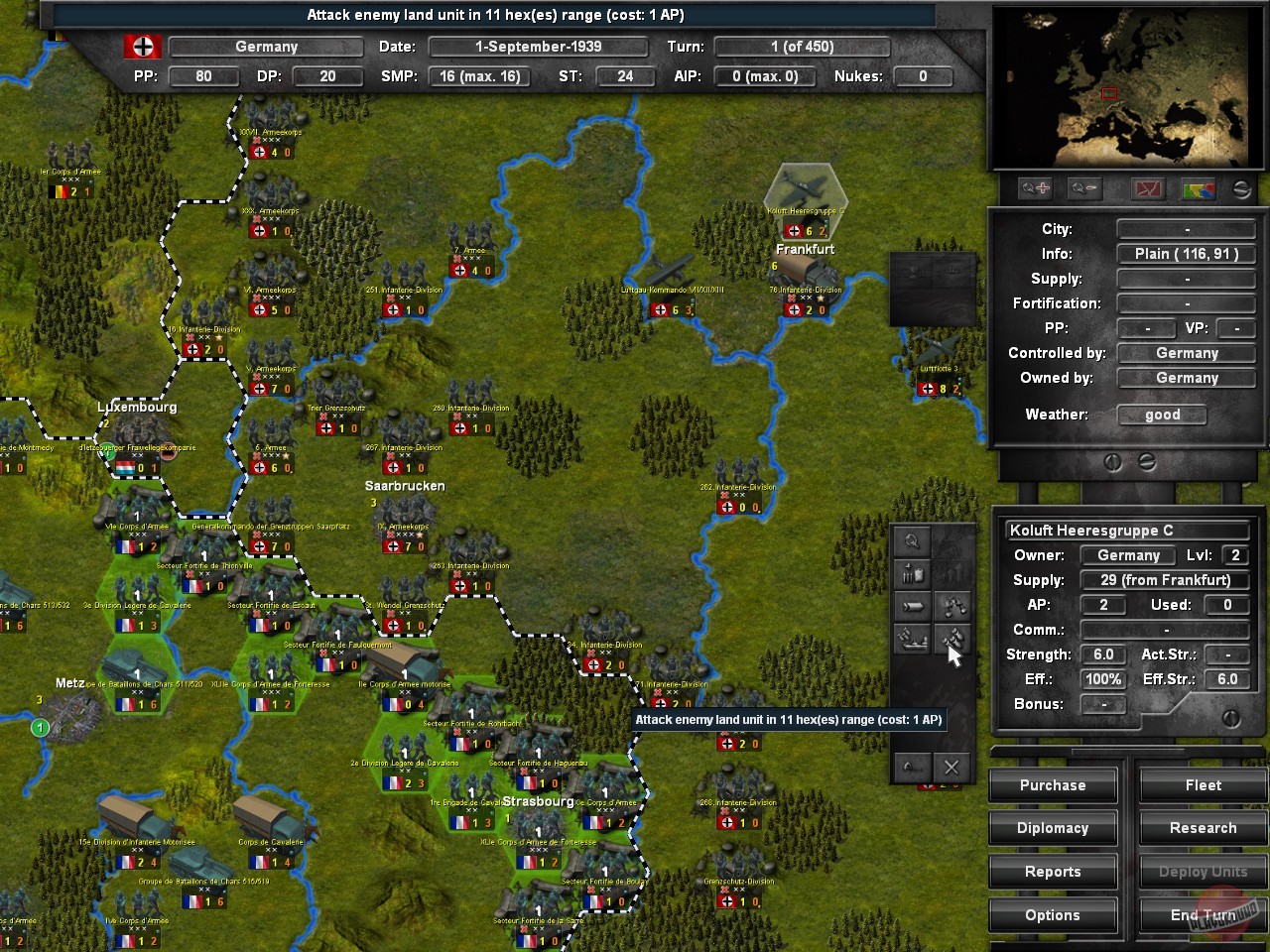Zoom out with the minimap magnifier minus icon
Image resolution: width=1270 pixels, height=952 pixels.
click(1082, 188)
